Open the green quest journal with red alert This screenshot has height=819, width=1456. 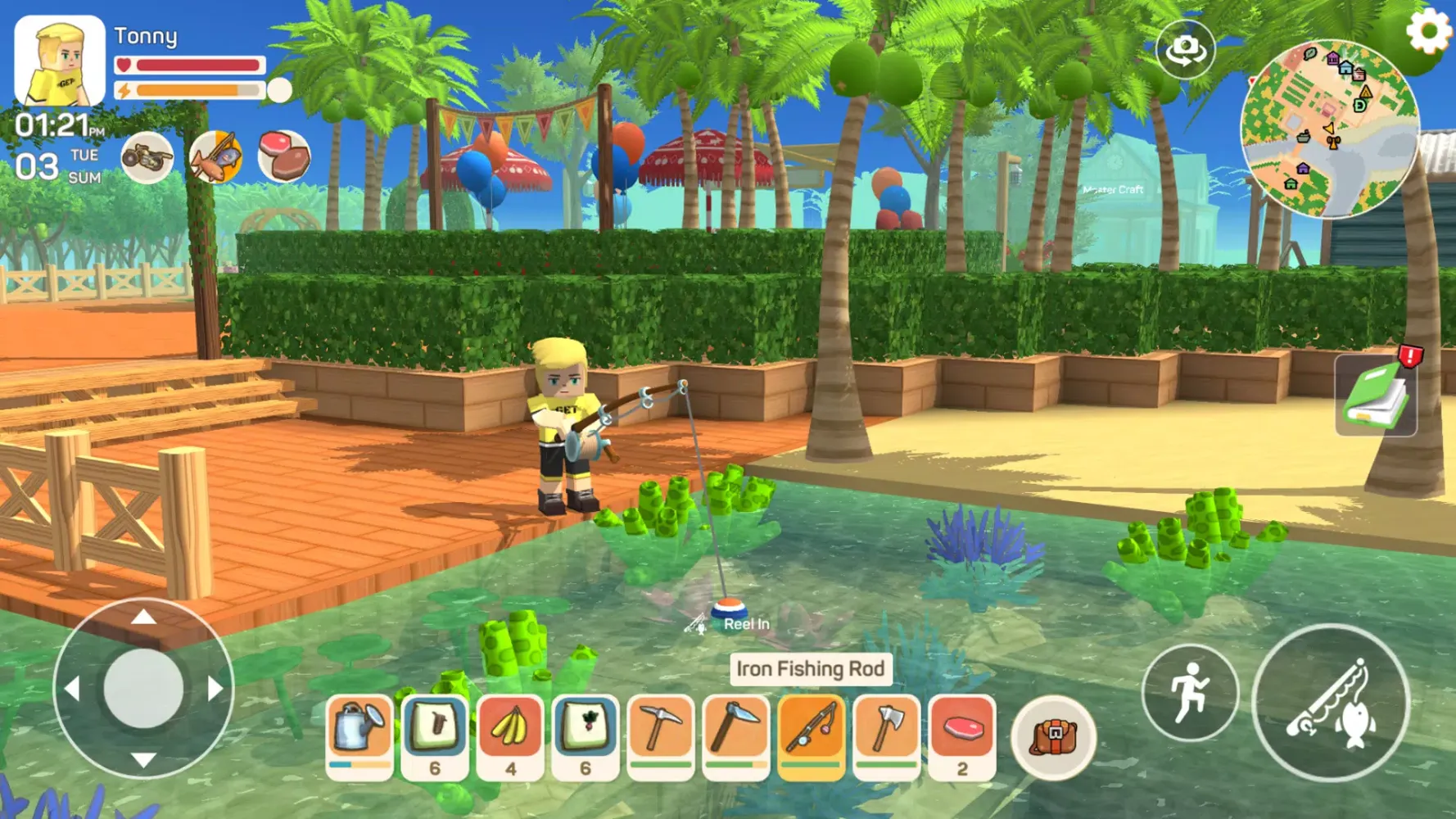(x=1375, y=396)
